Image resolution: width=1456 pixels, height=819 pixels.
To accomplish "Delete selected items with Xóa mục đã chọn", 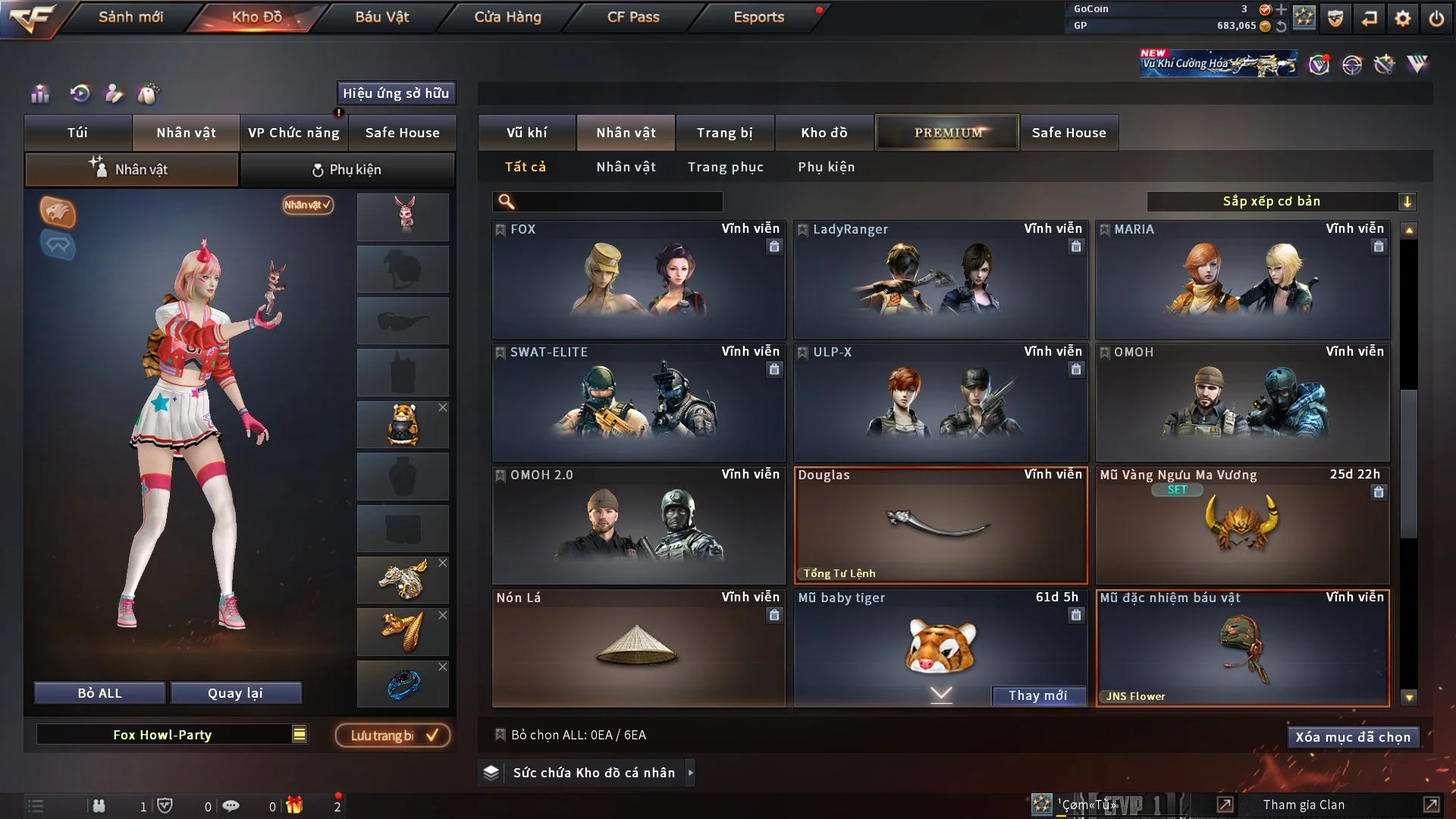I will [1352, 737].
